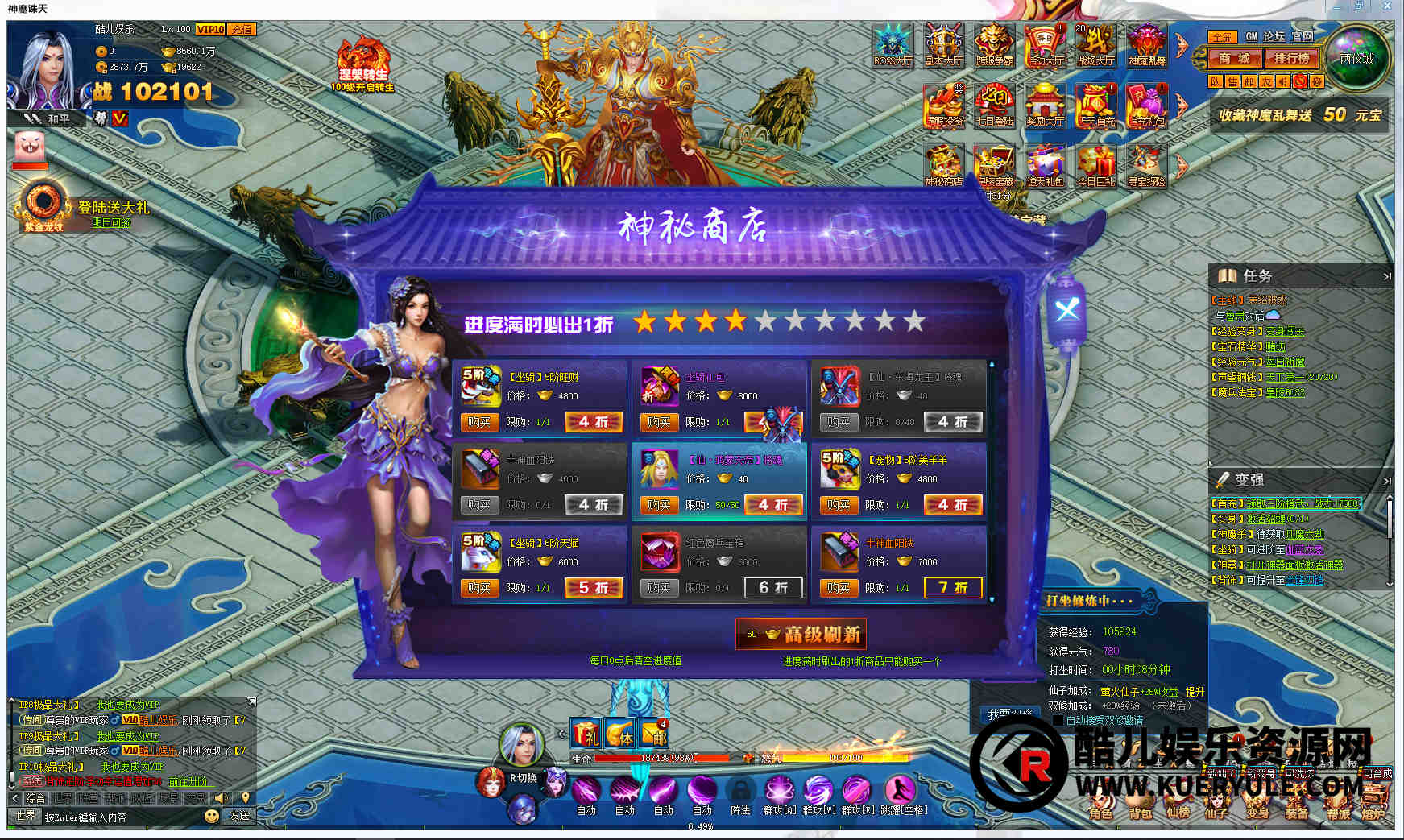
Task: Click the 充值 recharge button
Action: coord(241,29)
